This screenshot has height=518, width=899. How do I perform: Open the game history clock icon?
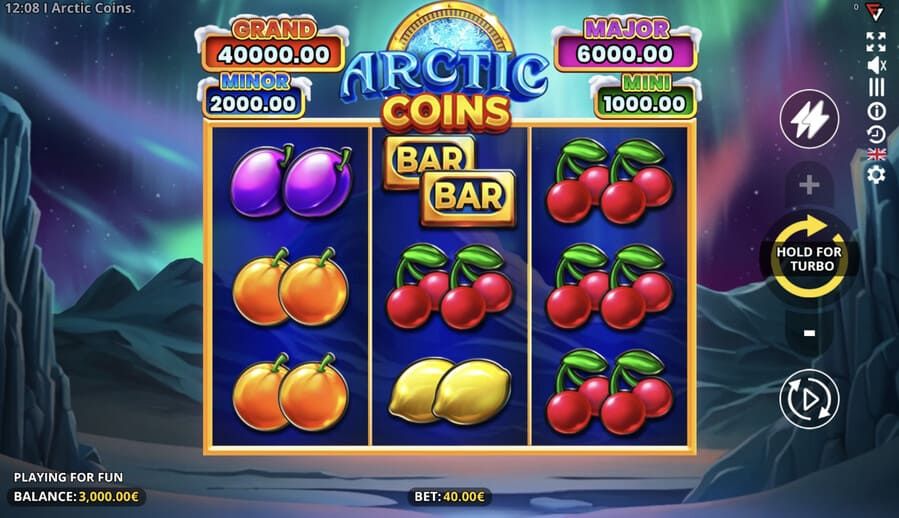[x=876, y=133]
